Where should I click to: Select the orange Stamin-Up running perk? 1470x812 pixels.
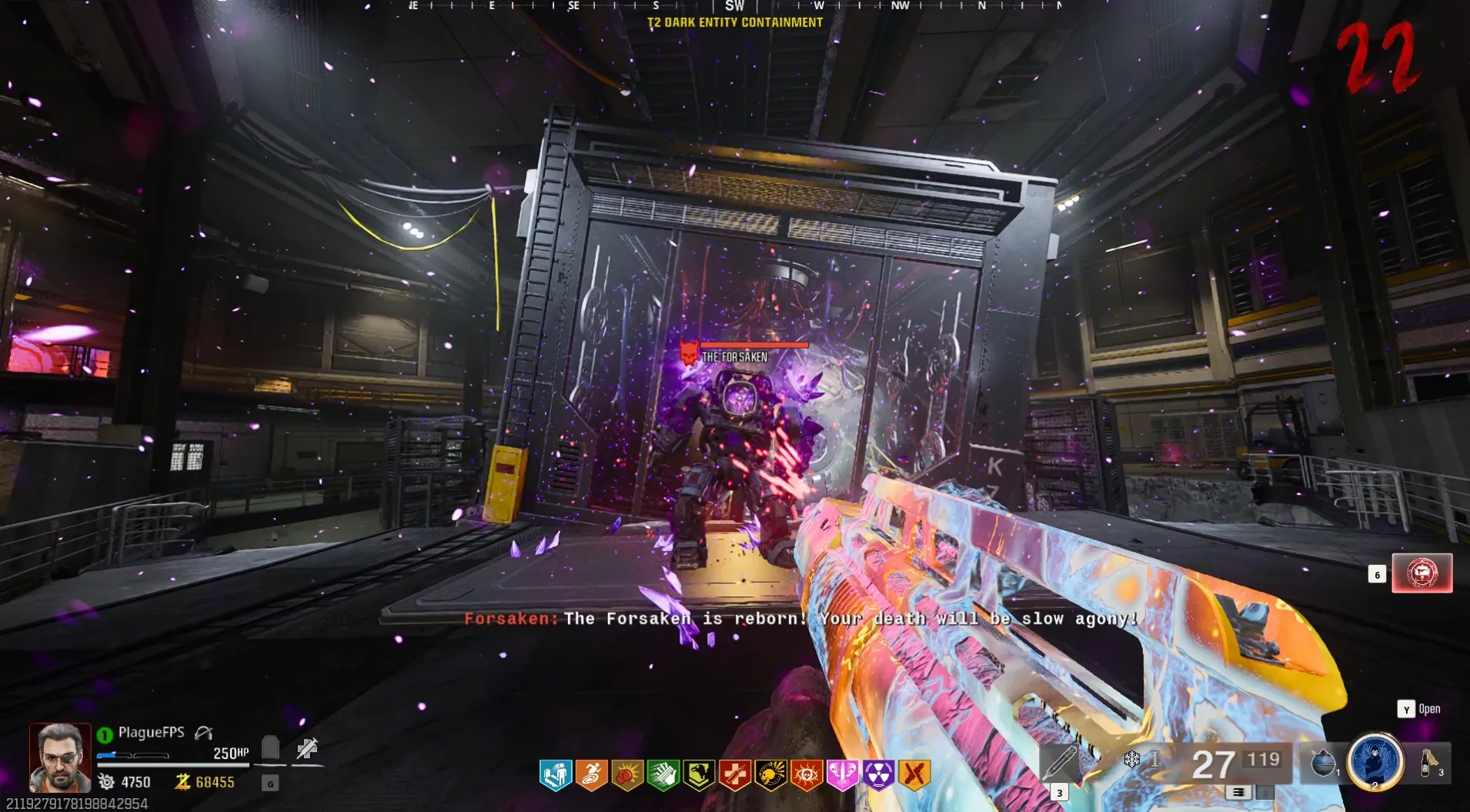(591, 775)
